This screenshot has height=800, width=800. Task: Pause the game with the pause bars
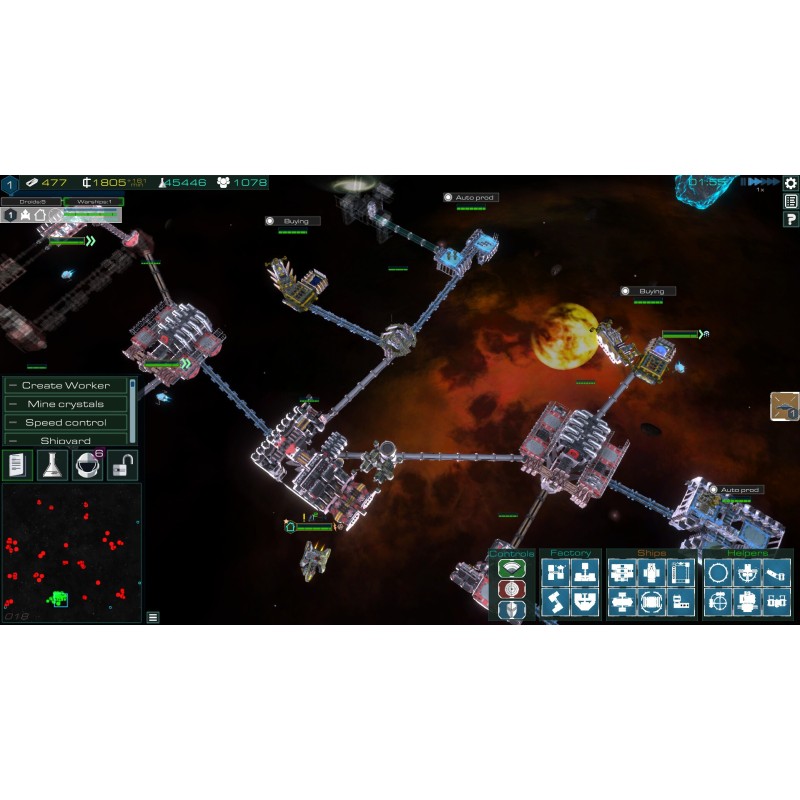tap(743, 182)
